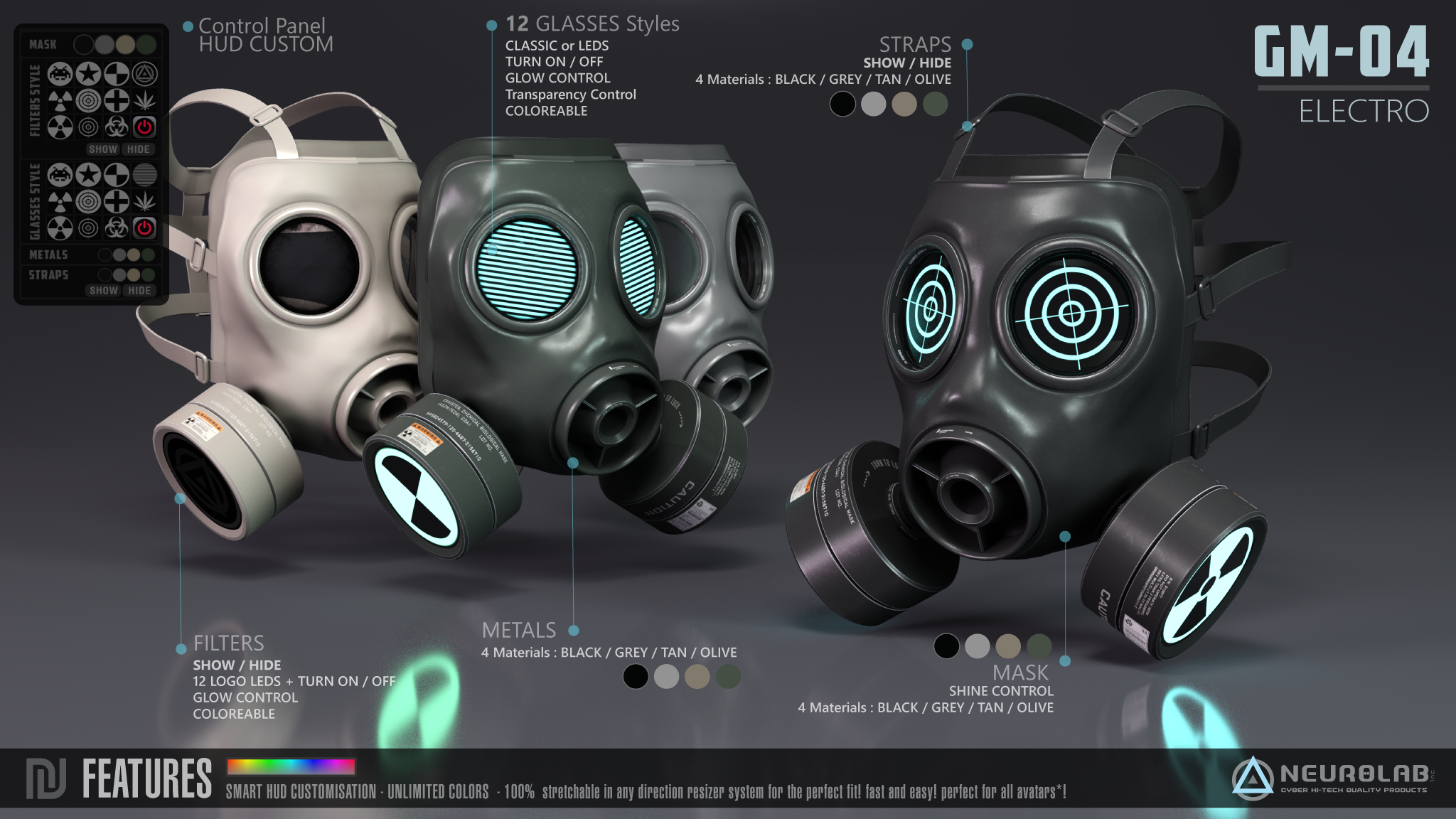Toggle the Filters Style power button
This screenshot has height=819, width=1456.
click(x=145, y=127)
